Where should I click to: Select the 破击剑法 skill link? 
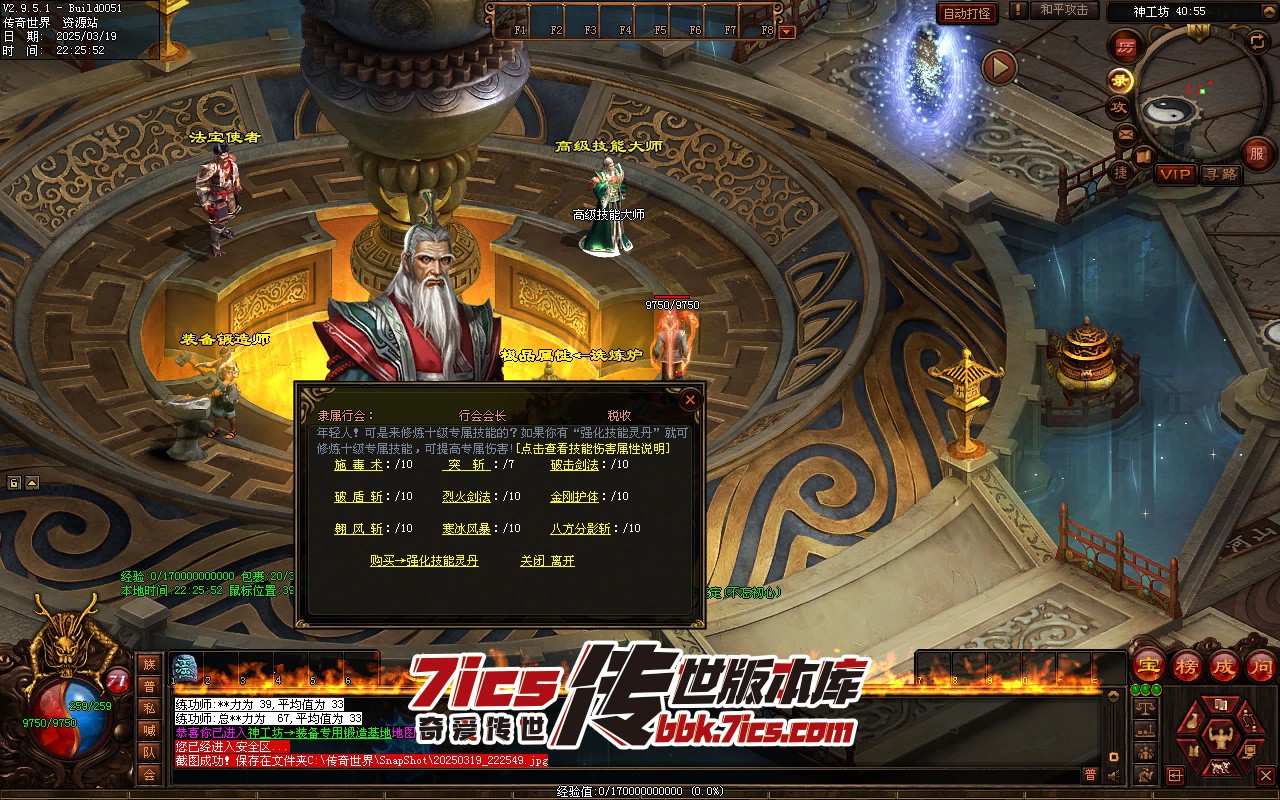(574, 464)
